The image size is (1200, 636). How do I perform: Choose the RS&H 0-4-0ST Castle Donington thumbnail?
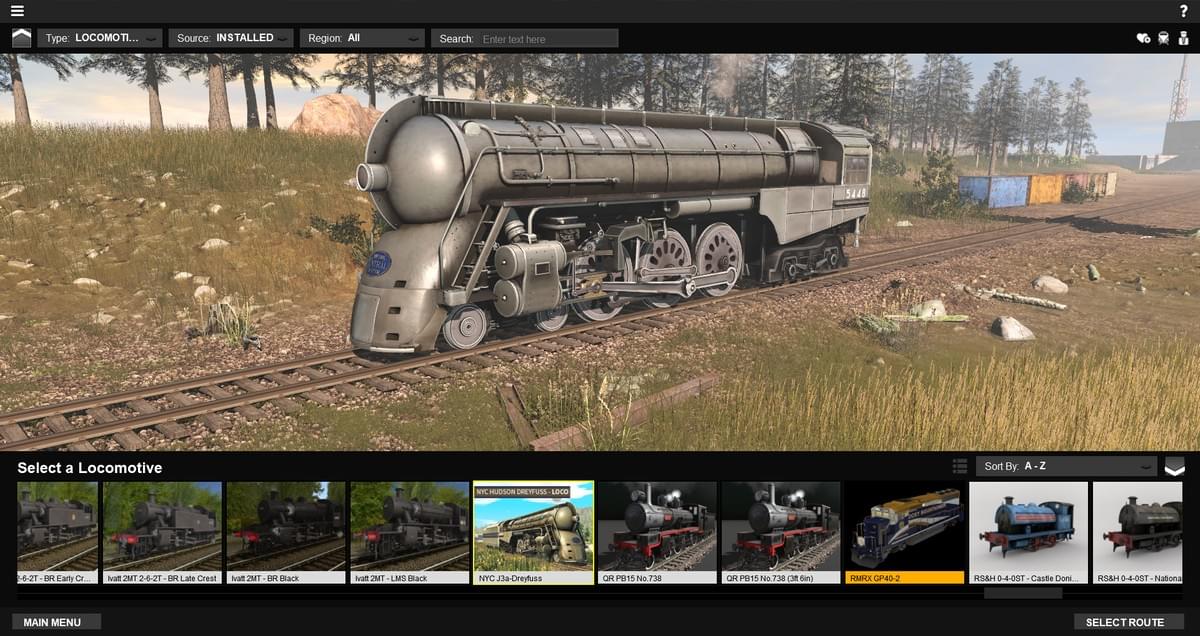[1028, 532]
